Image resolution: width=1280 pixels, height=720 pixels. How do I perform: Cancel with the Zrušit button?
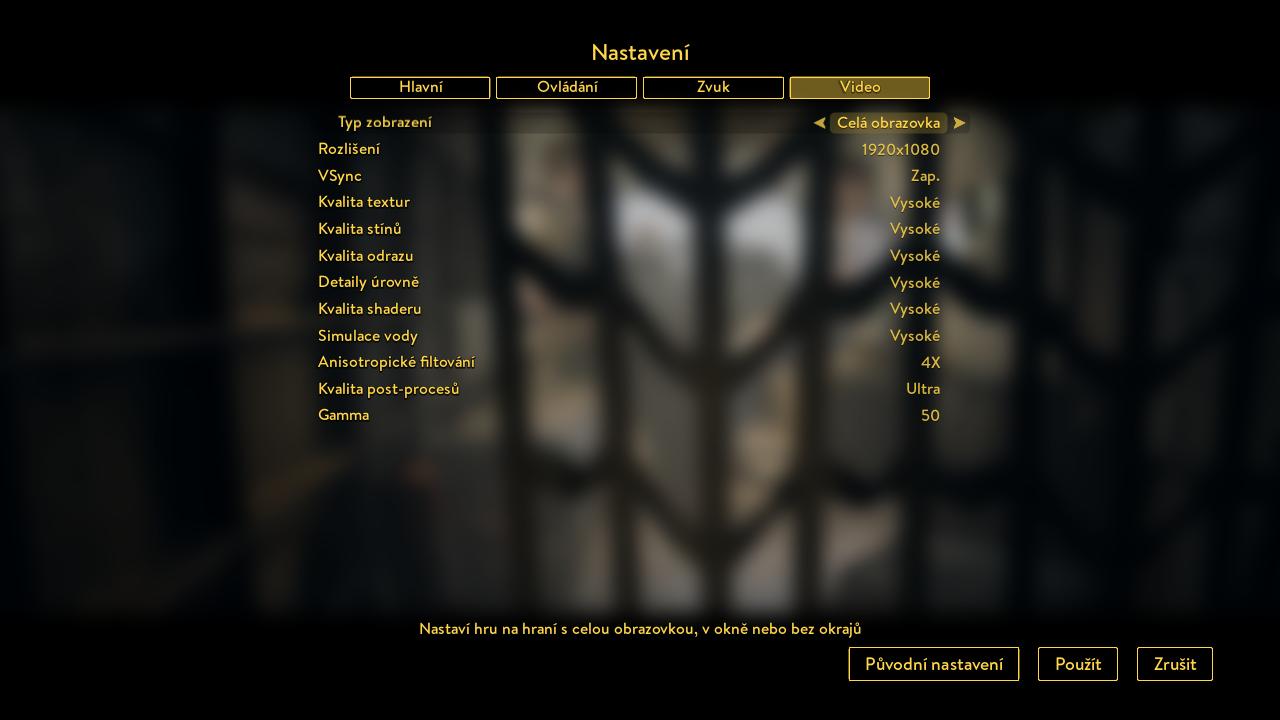tap(1174, 664)
